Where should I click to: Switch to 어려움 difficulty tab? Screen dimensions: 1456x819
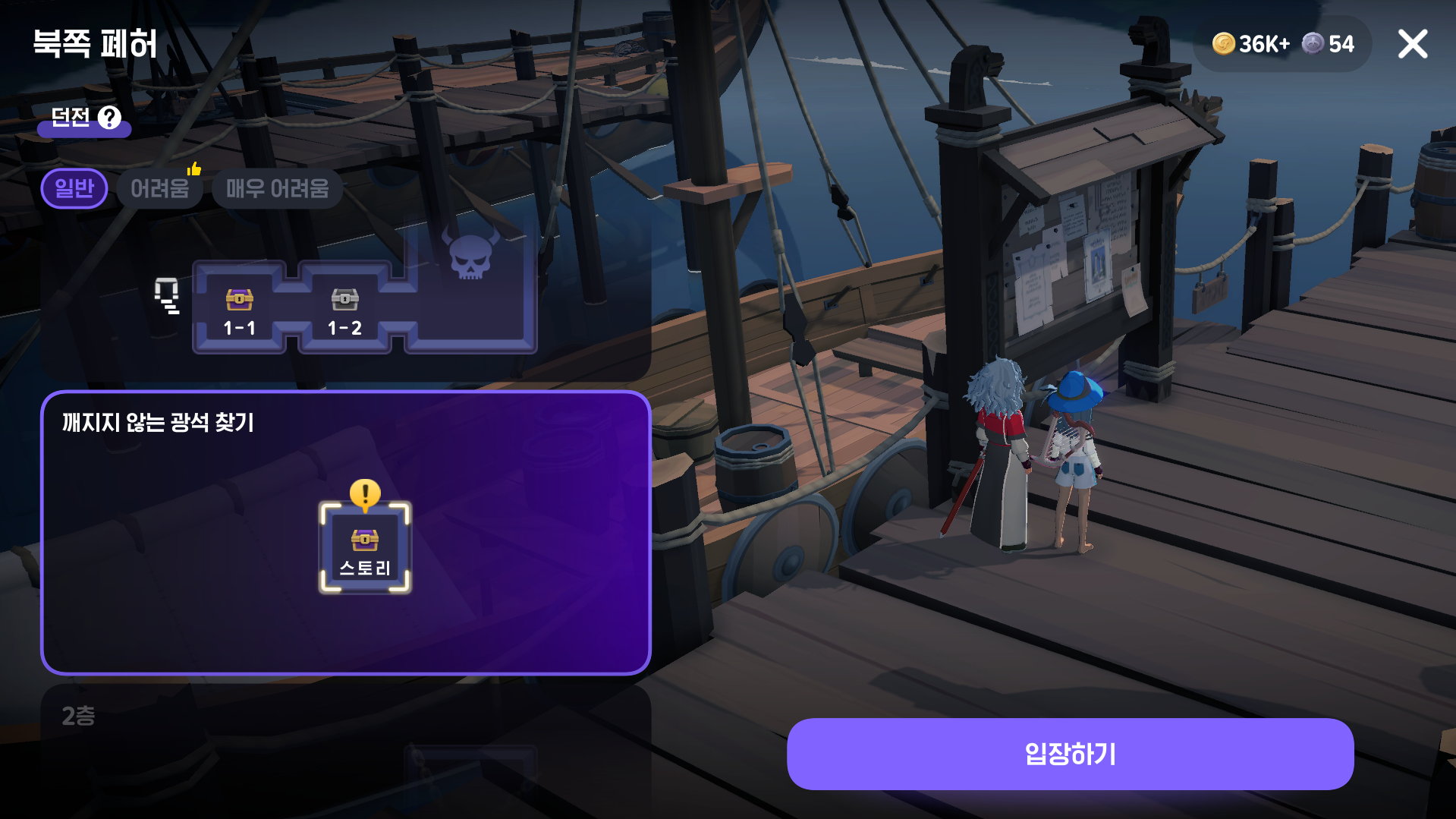pos(159,188)
